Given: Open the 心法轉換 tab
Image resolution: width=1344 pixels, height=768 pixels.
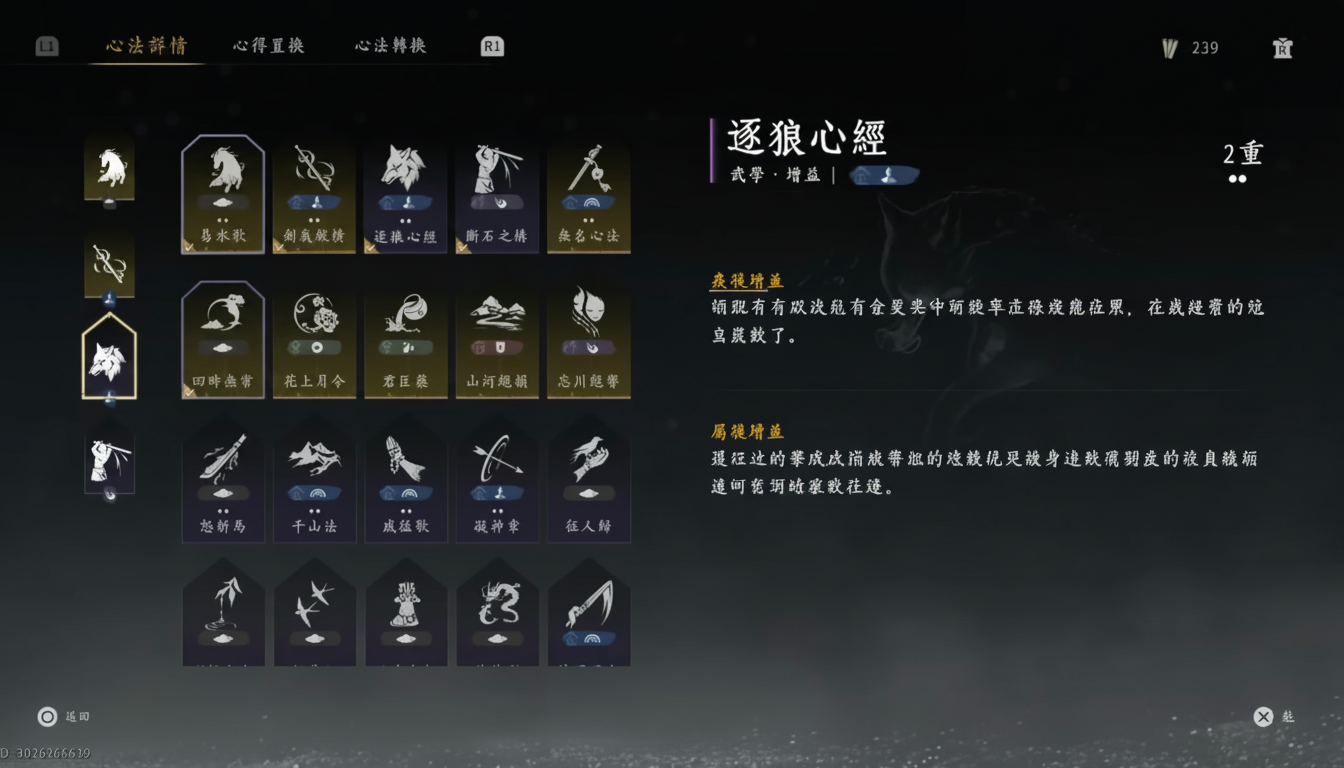Looking at the screenshot, I should click(388, 45).
